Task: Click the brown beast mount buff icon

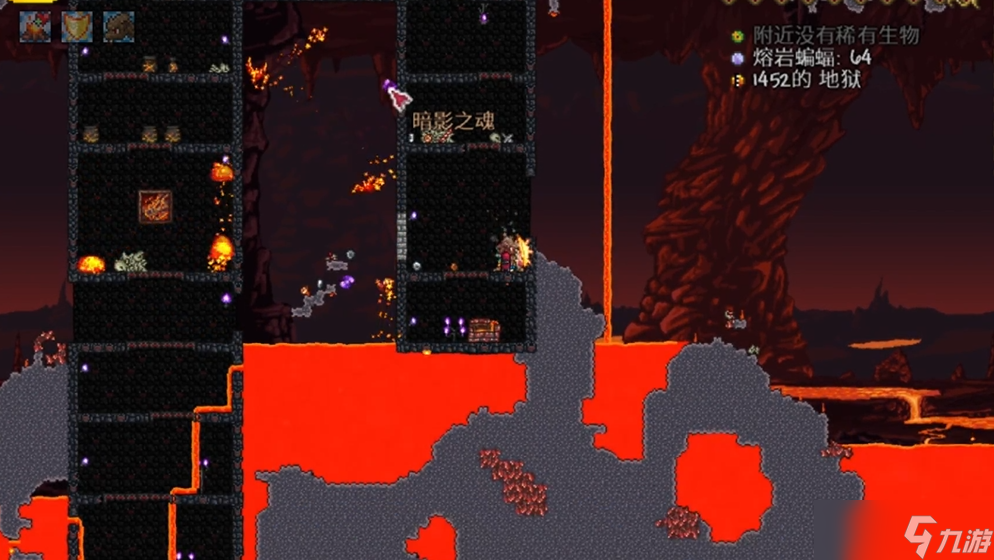Action: tap(119, 27)
